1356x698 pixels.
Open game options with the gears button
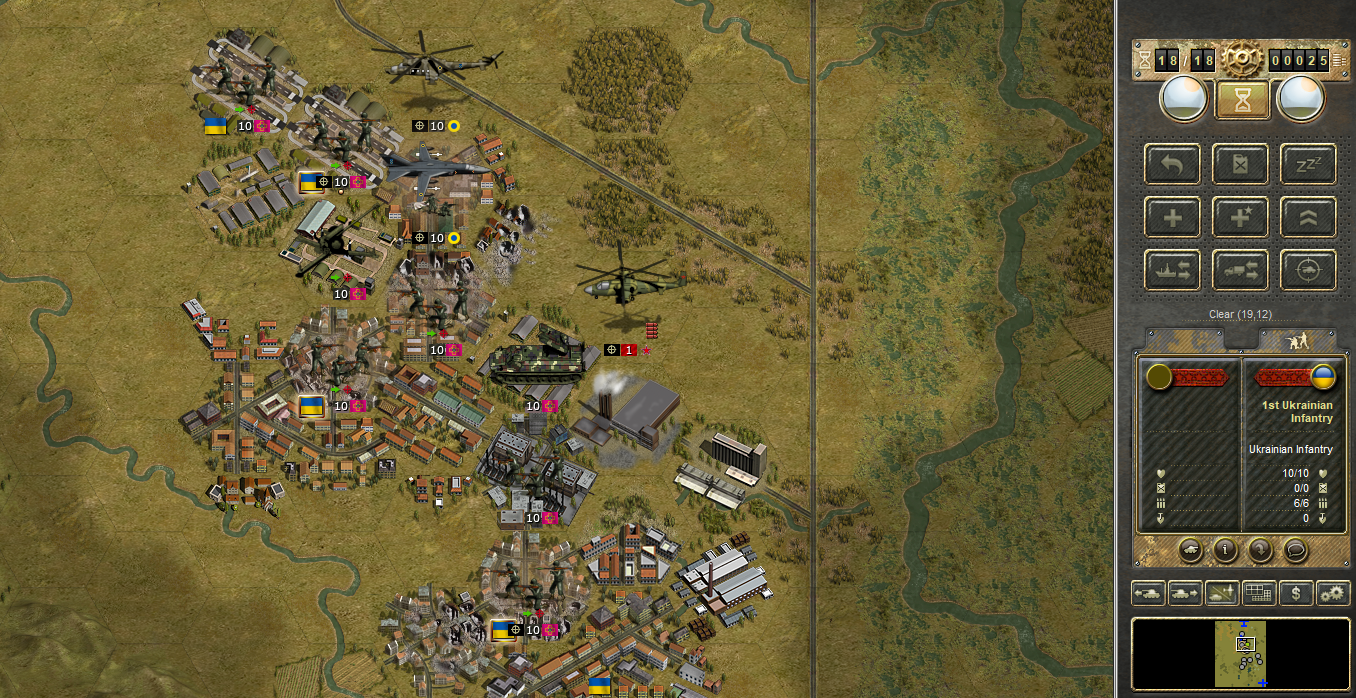click(x=1333, y=593)
